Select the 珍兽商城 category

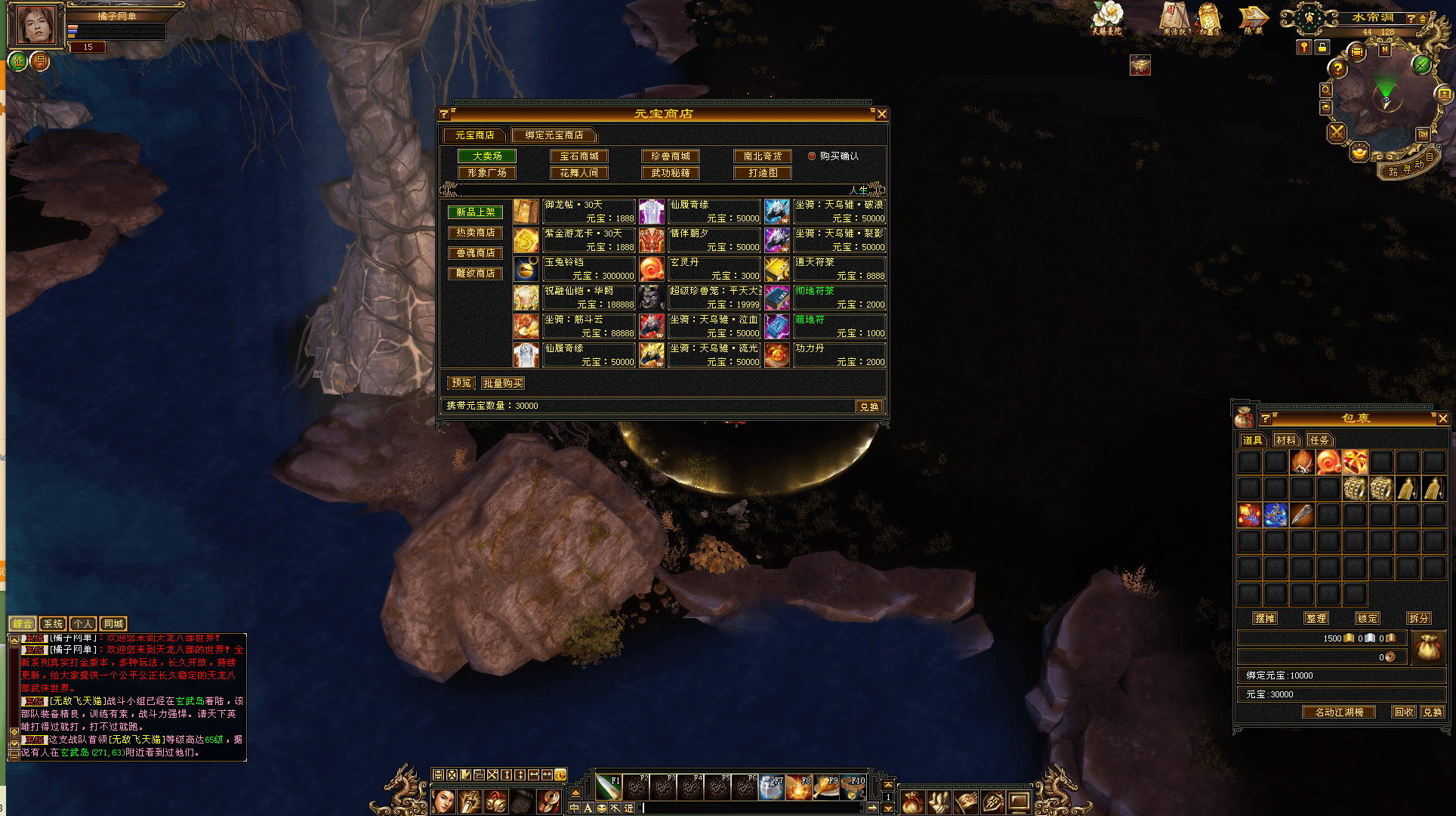(671, 156)
